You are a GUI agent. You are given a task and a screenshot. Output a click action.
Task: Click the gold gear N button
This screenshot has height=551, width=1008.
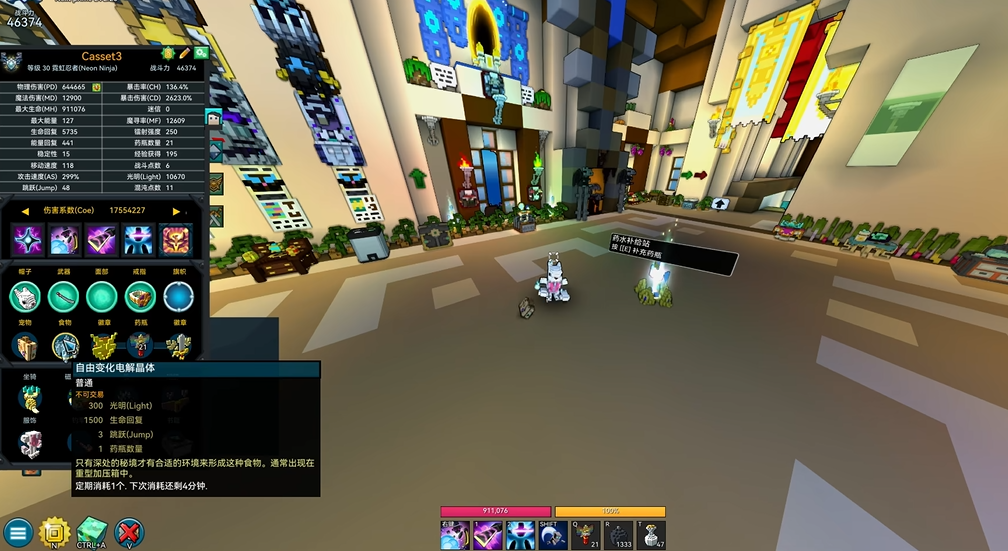tap(53, 532)
